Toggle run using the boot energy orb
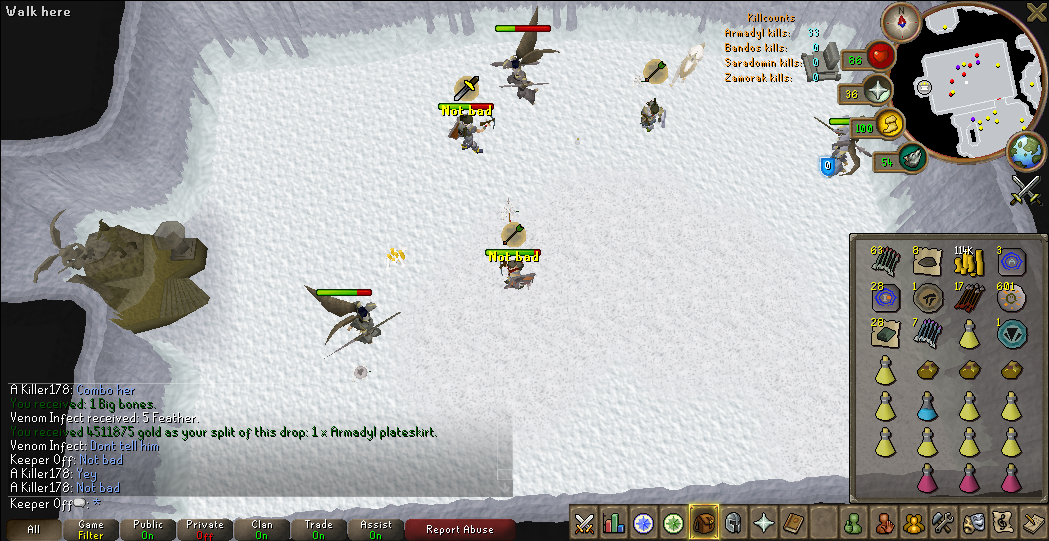The width and height of the screenshot is (1049, 541). tap(888, 126)
